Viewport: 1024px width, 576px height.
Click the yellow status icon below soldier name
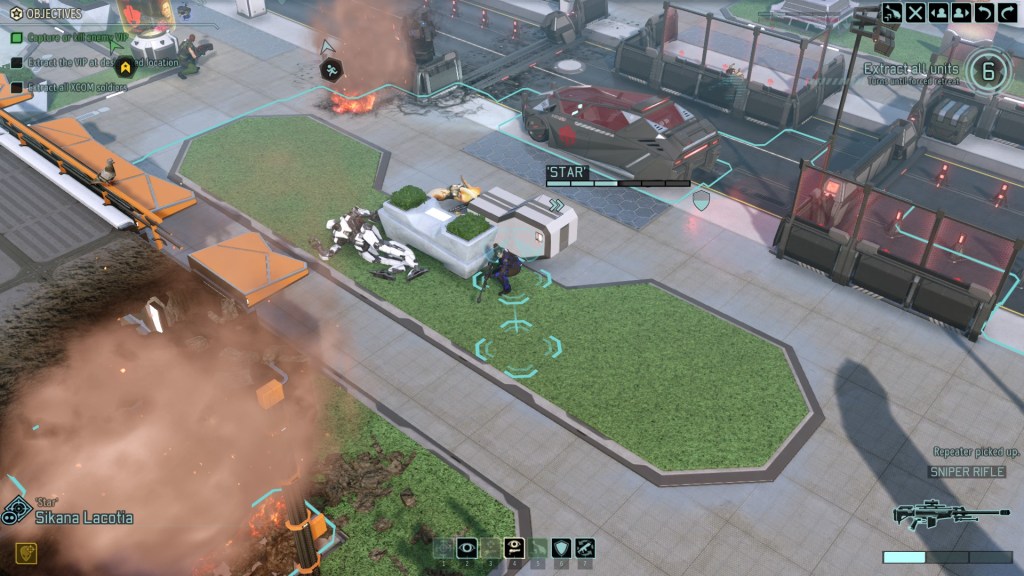(27, 552)
